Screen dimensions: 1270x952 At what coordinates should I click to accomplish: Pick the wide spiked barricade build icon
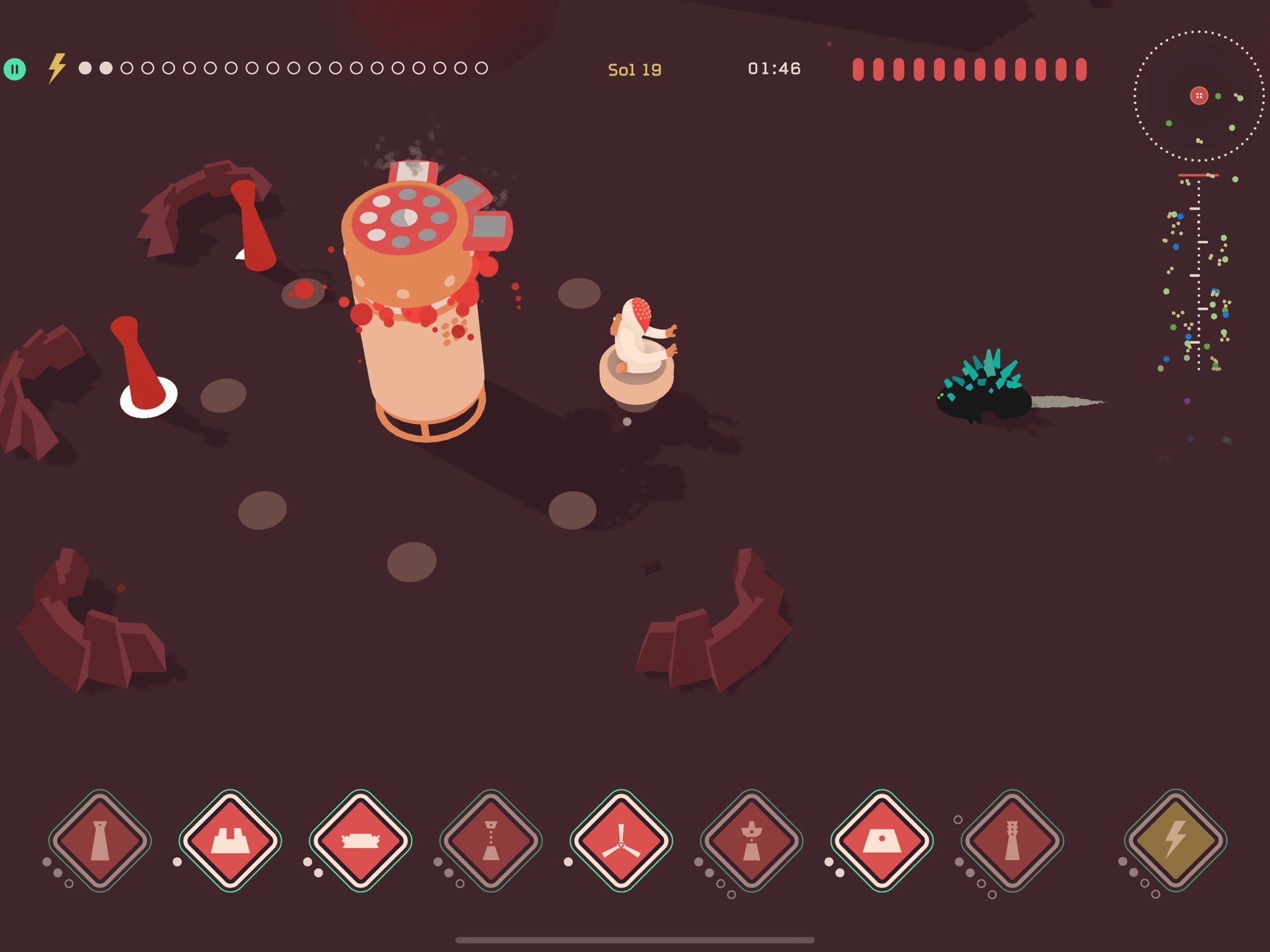tap(360, 841)
